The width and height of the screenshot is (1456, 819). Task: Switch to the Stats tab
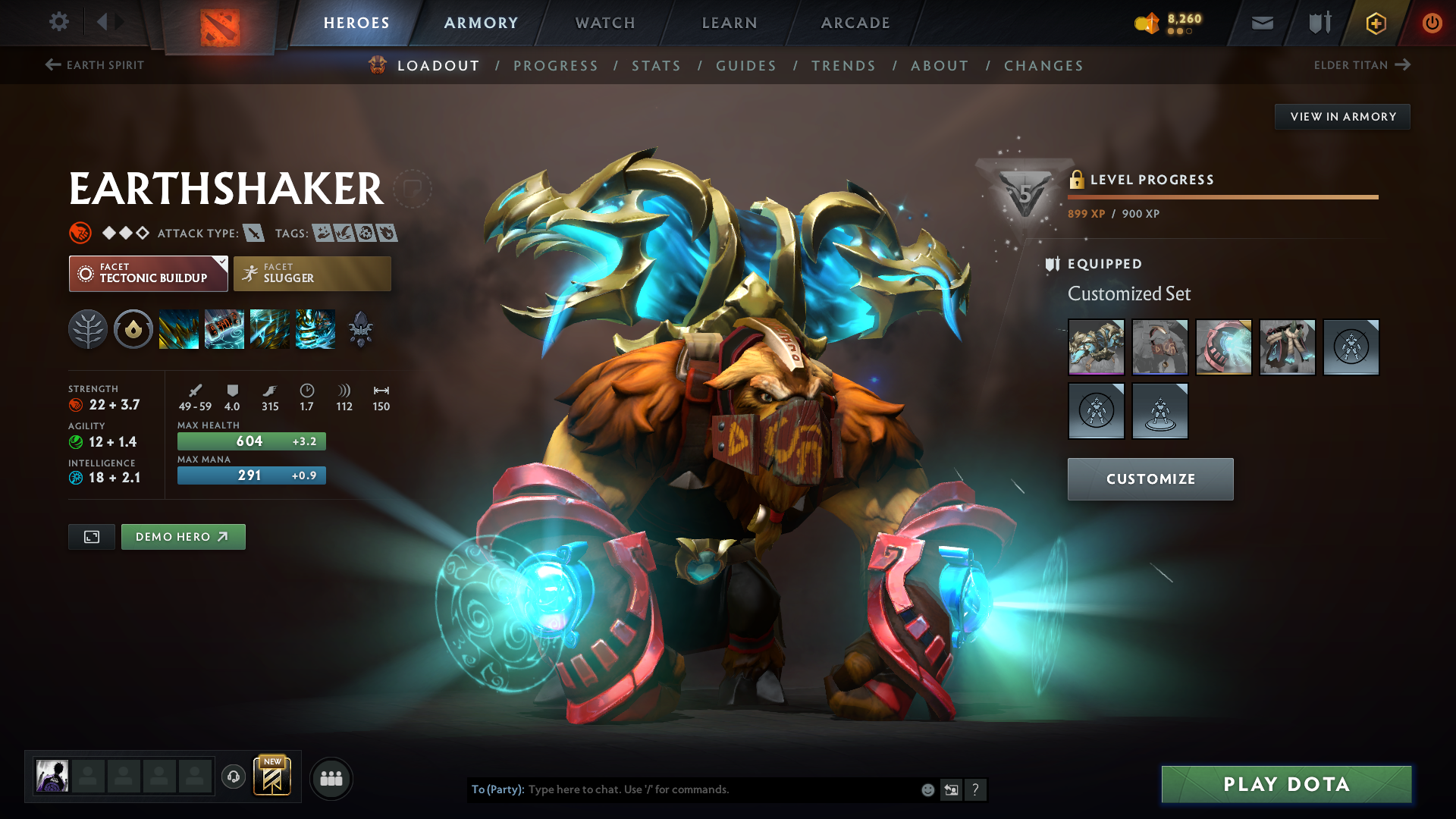click(x=657, y=65)
